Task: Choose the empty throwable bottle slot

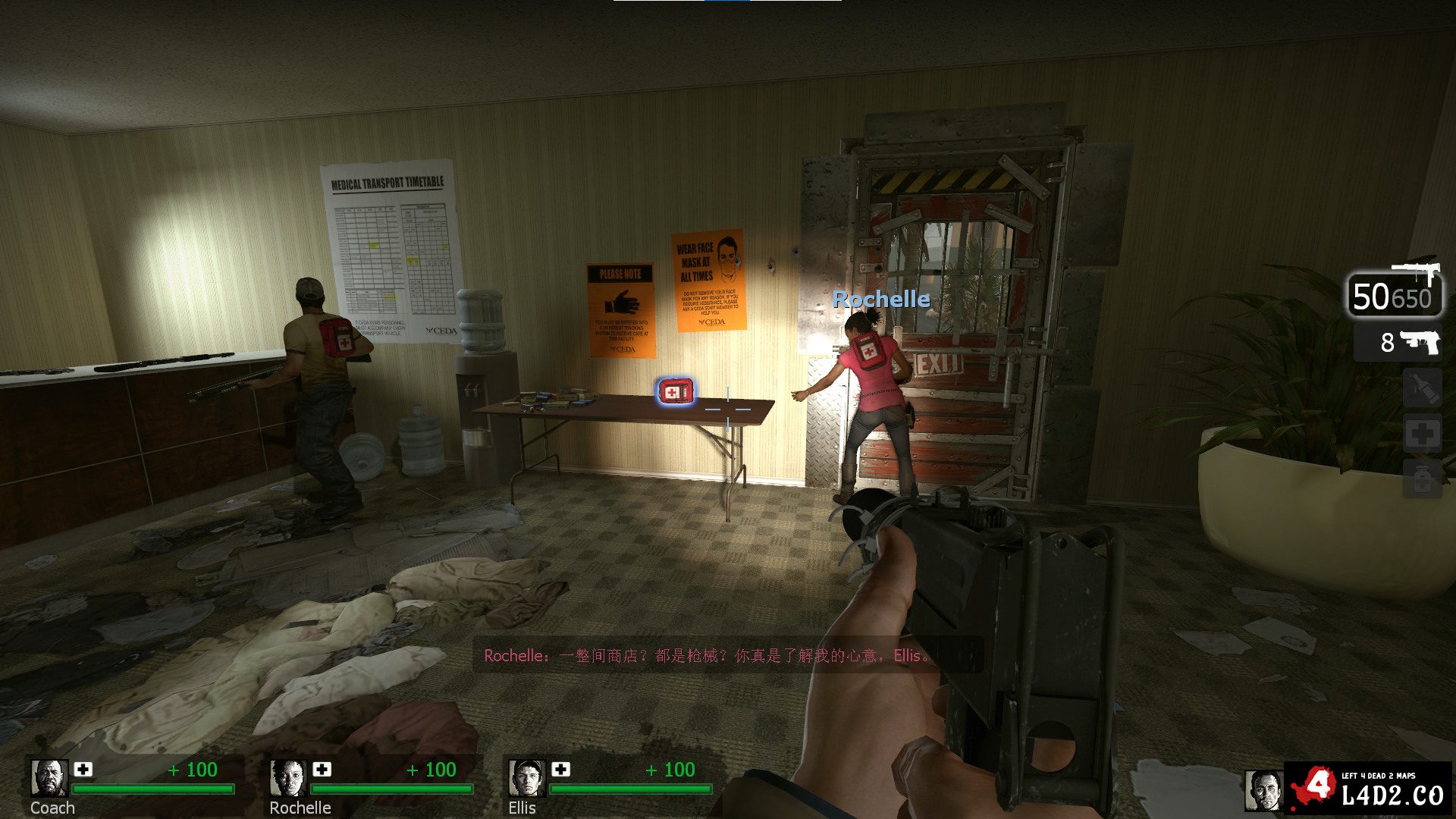Action: pyautogui.click(x=1422, y=388)
